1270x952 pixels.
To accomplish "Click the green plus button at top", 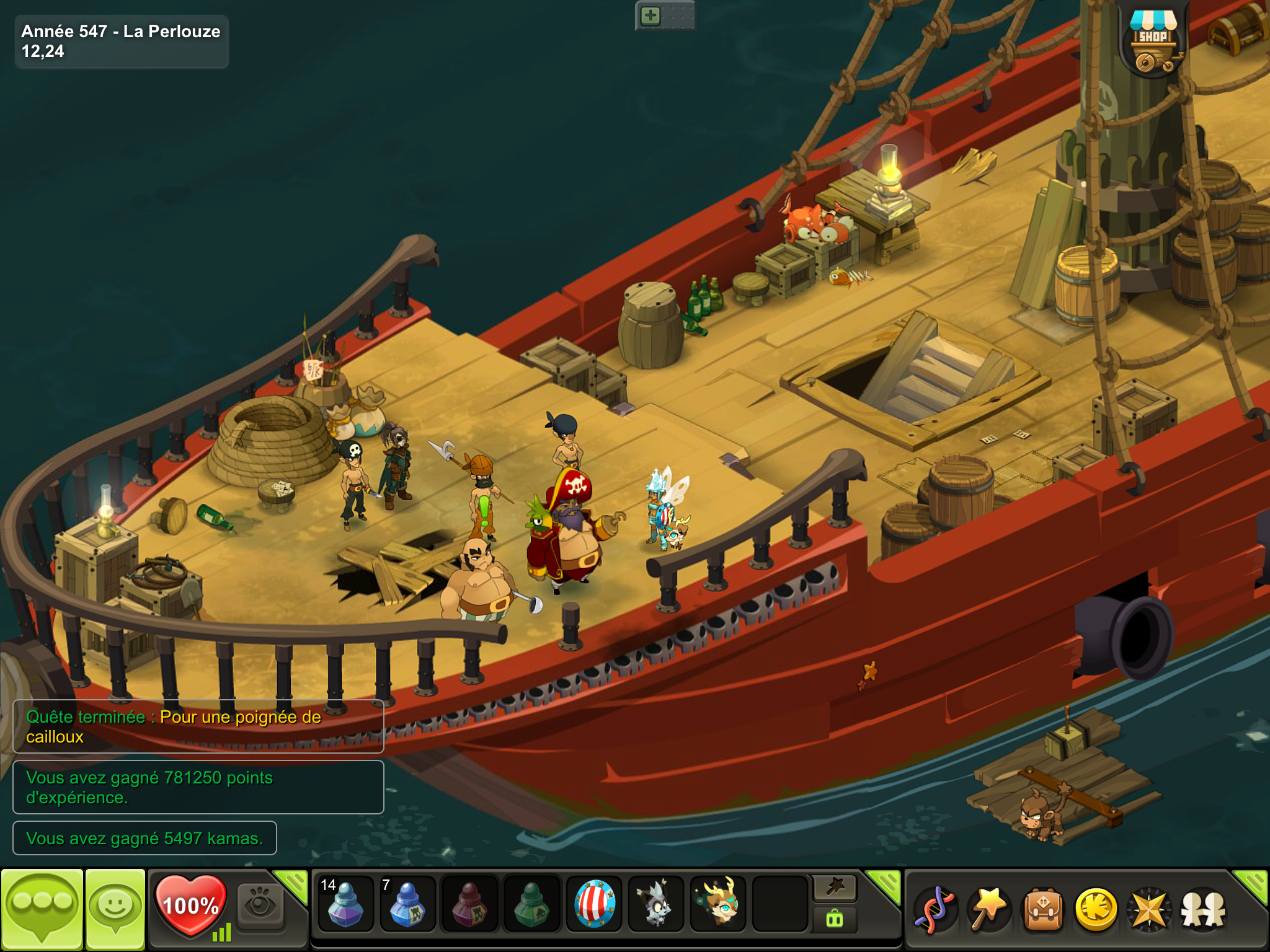I will pos(651,15).
